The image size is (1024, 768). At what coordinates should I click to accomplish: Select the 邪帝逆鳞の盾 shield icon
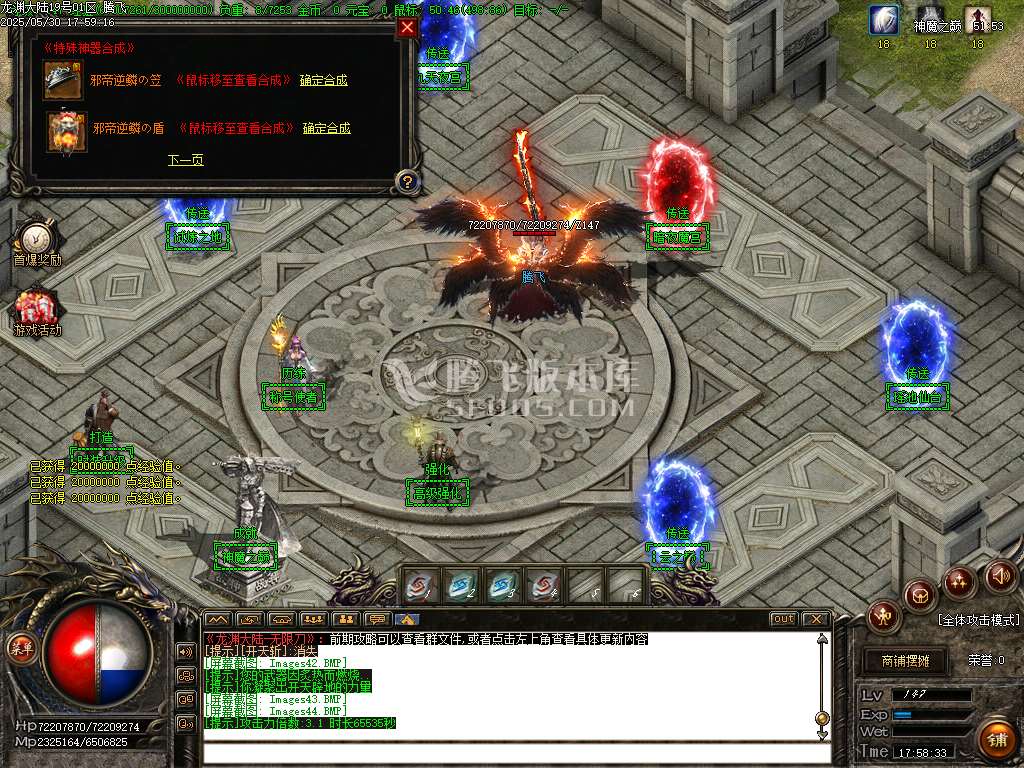(66, 131)
